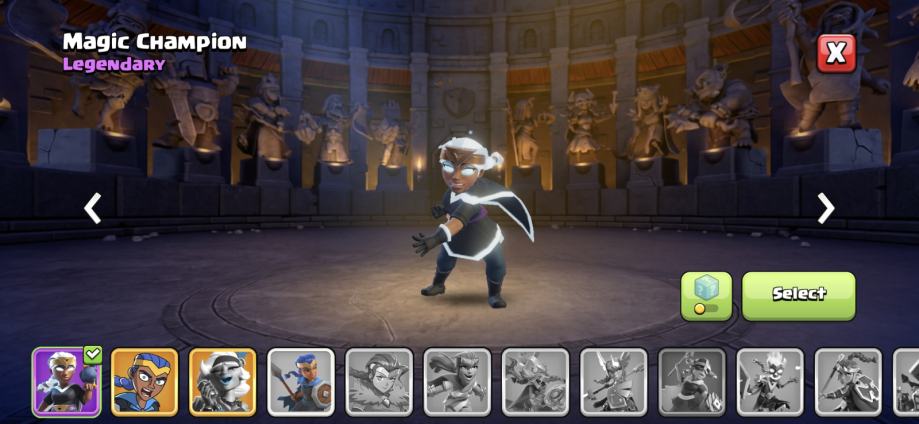Select the default champion skin with spear and shield
The image size is (919, 424).
tap(300, 381)
